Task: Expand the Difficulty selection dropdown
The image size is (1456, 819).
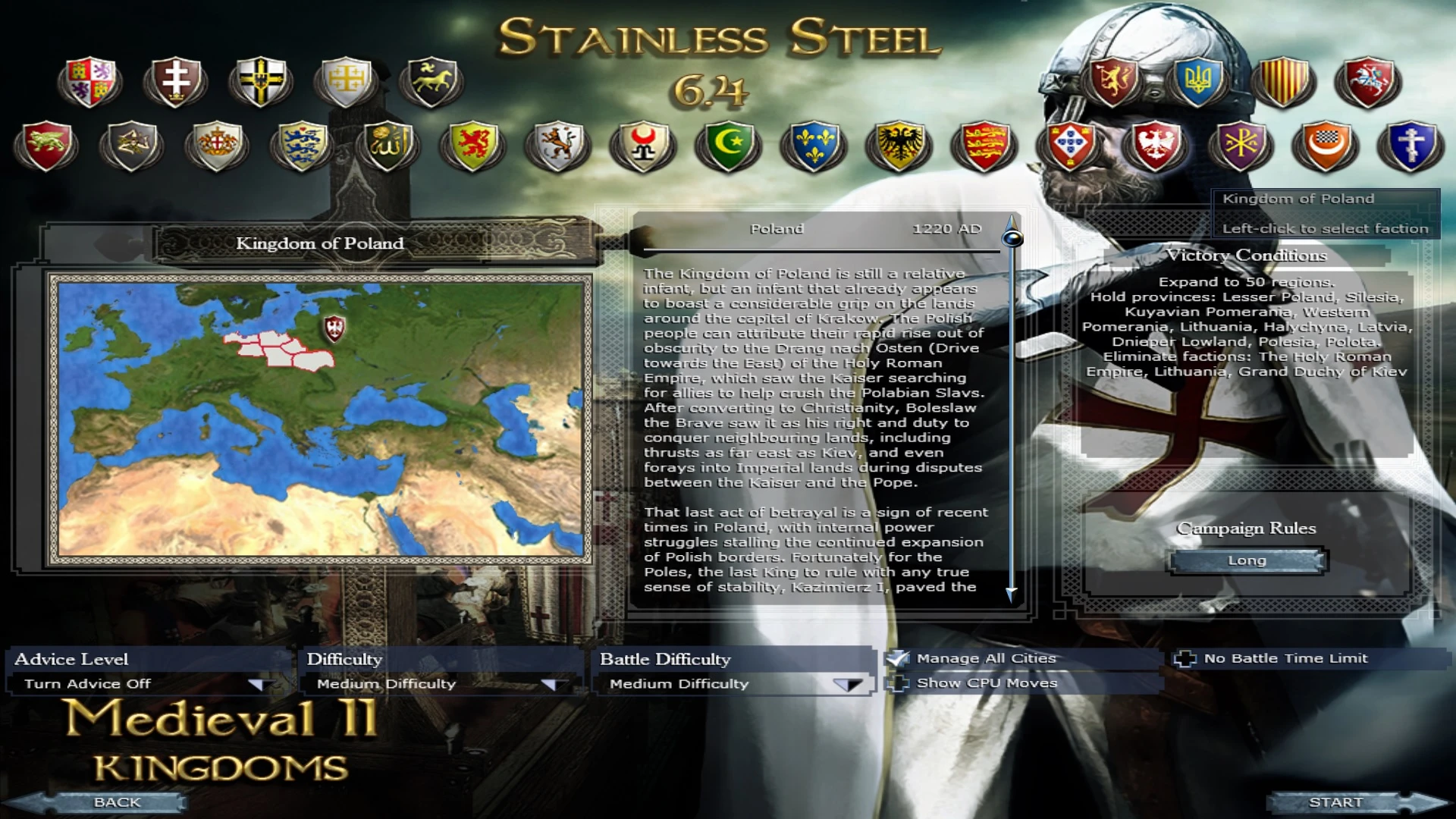Action: (x=551, y=683)
